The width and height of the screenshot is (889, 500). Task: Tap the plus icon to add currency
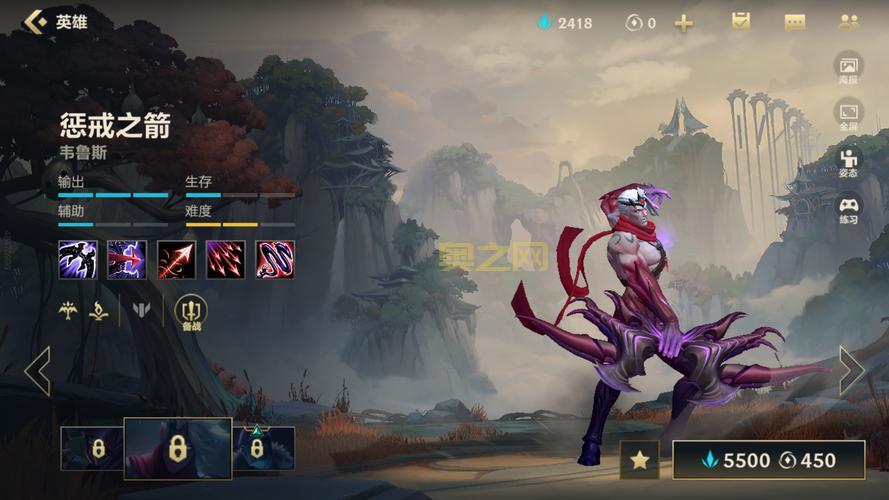[x=683, y=23]
